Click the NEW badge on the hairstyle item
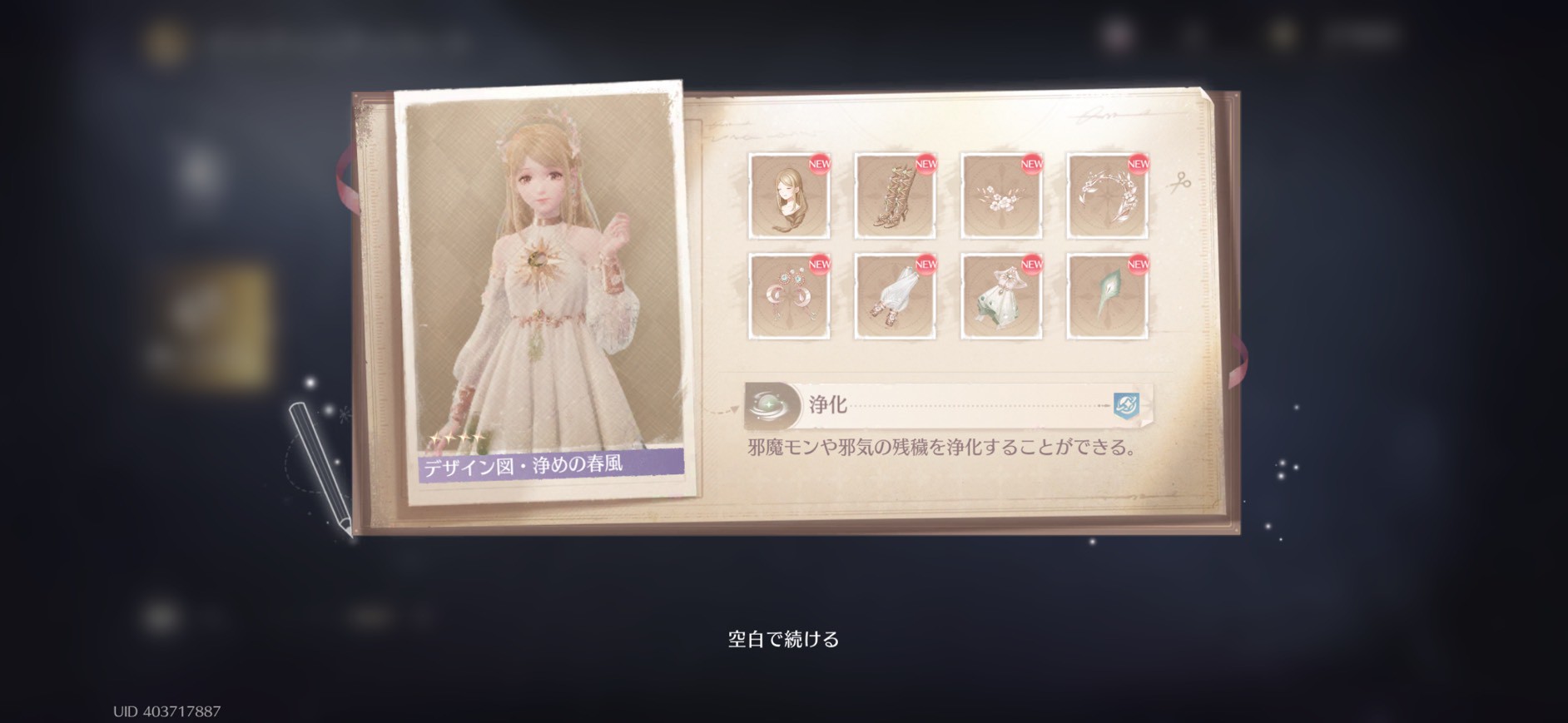The height and width of the screenshot is (723, 1568). tap(820, 166)
